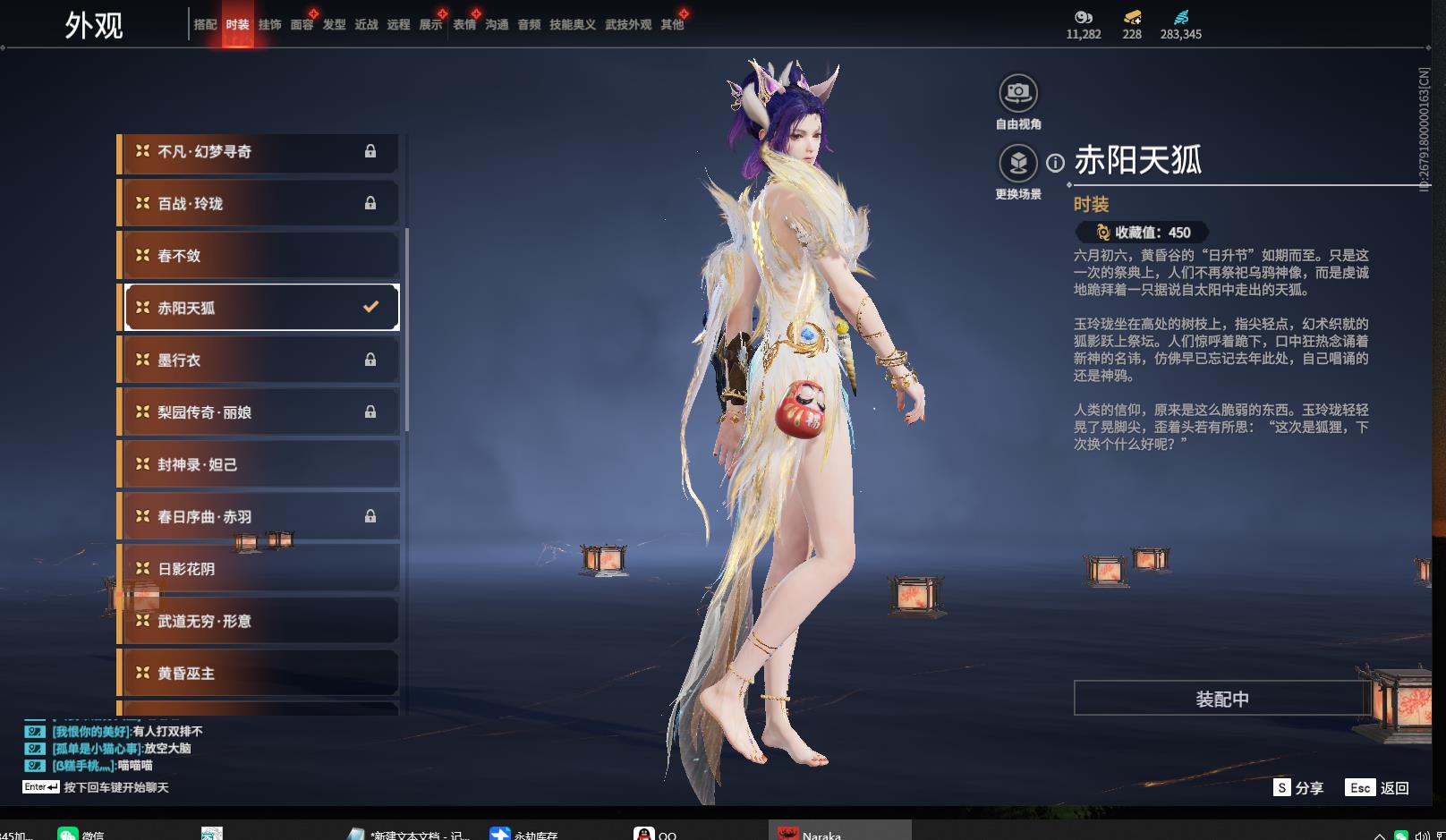Toggle the 自由视角 free camera
The height and width of the screenshot is (840, 1446).
click(x=1018, y=93)
